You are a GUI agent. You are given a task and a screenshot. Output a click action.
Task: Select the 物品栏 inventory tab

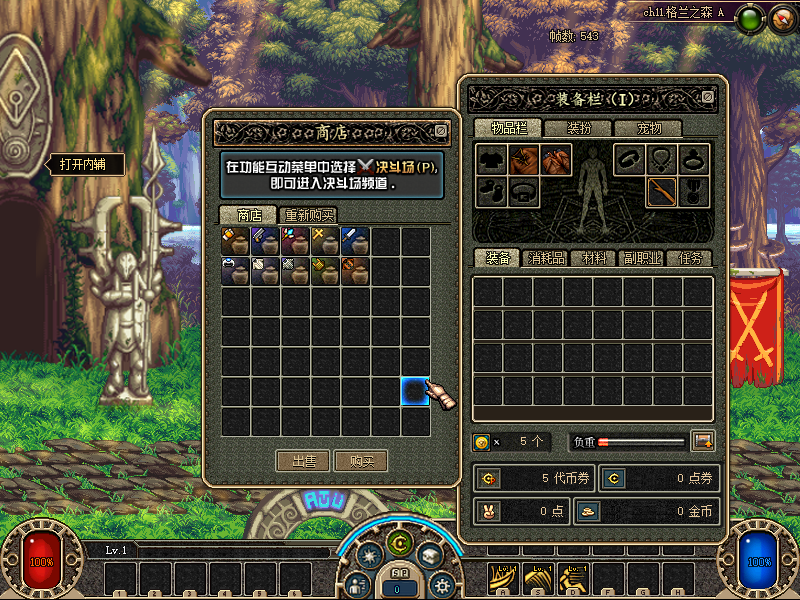(x=506, y=128)
